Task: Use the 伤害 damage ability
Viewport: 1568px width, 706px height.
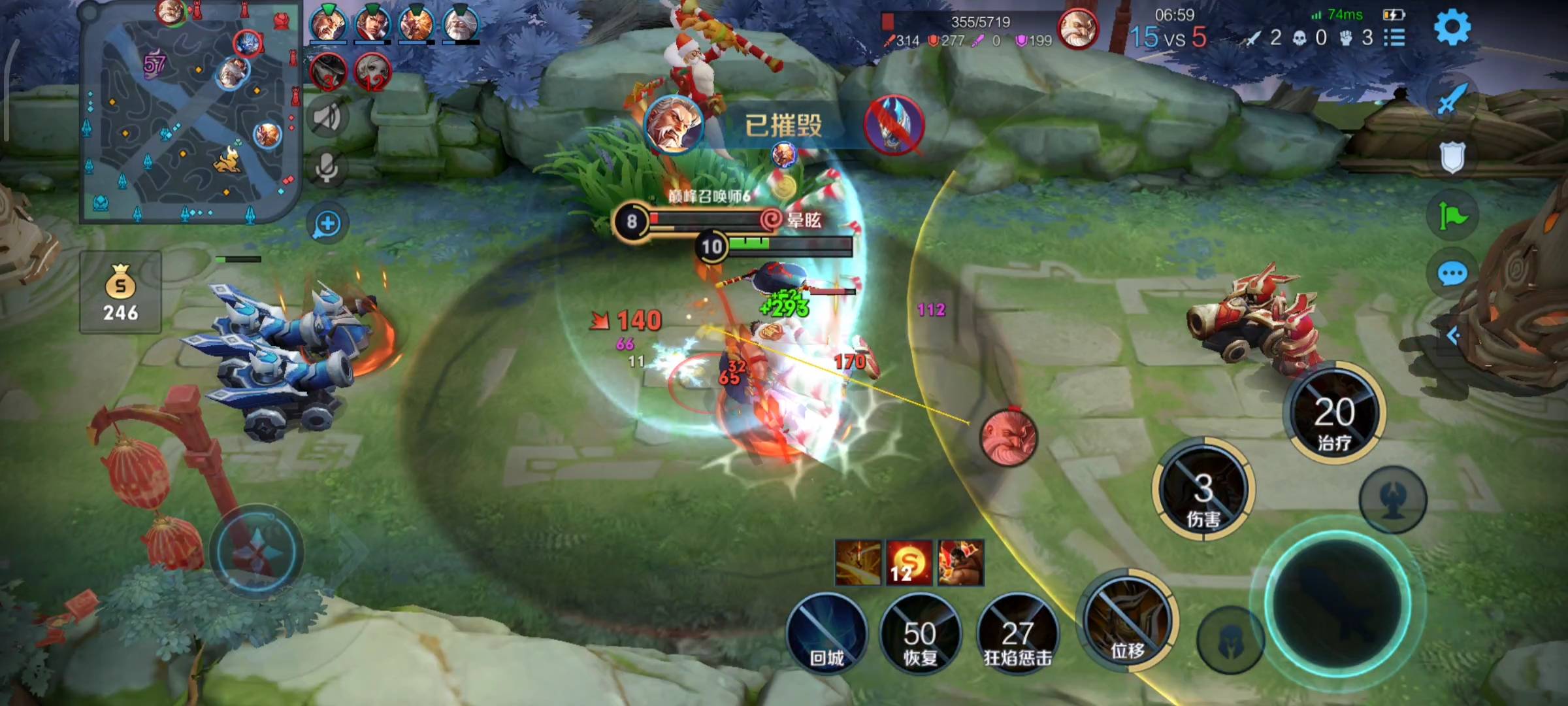Action: click(1203, 489)
